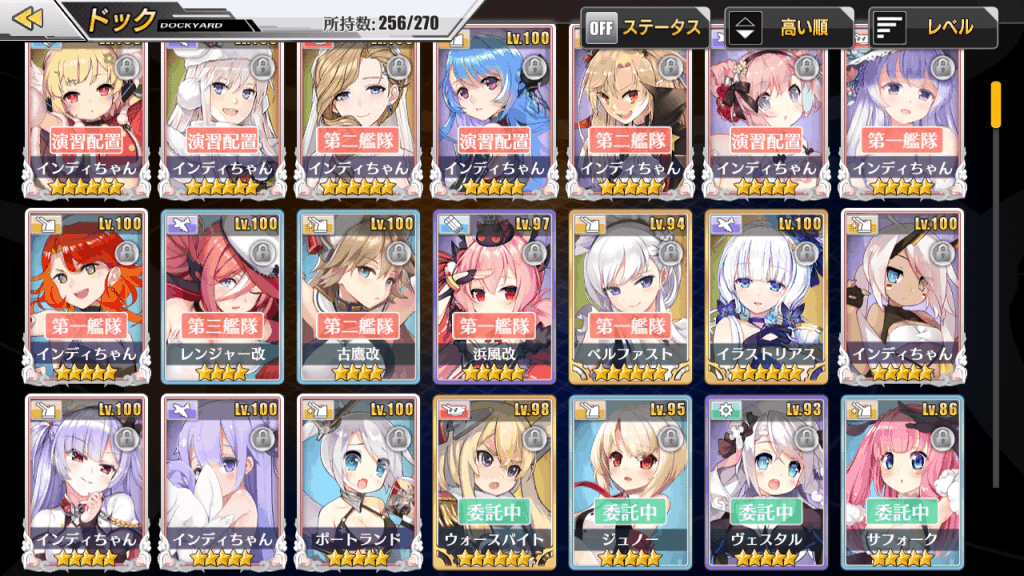The width and height of the screenshot is (1024, 576).
Task: Select the ポートランド ship card
Action: click(359, 480)
